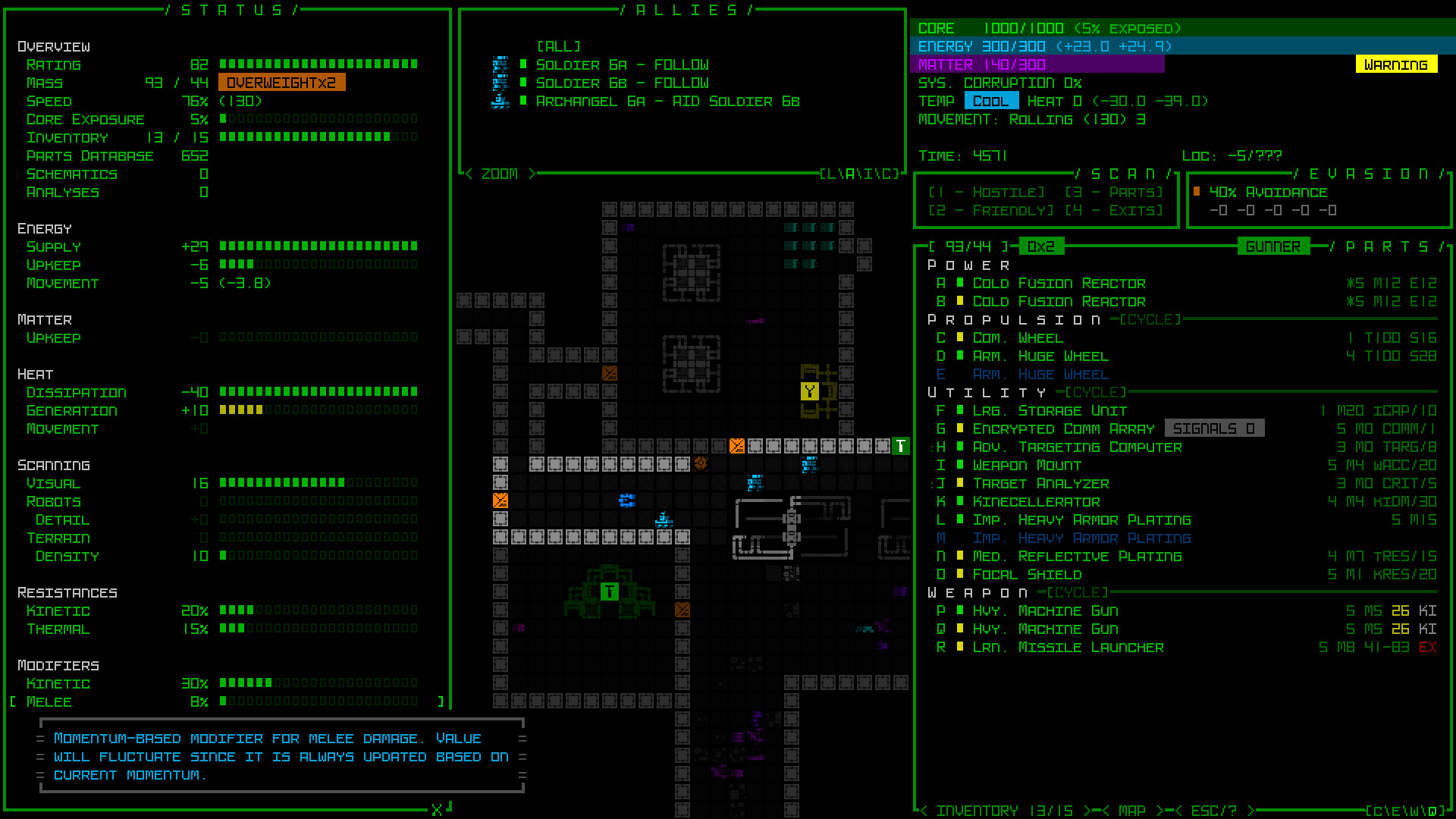Click the orange avoidance square in the Evasion panel
The image size is (1456, 819).
(x=1196, y=192)
